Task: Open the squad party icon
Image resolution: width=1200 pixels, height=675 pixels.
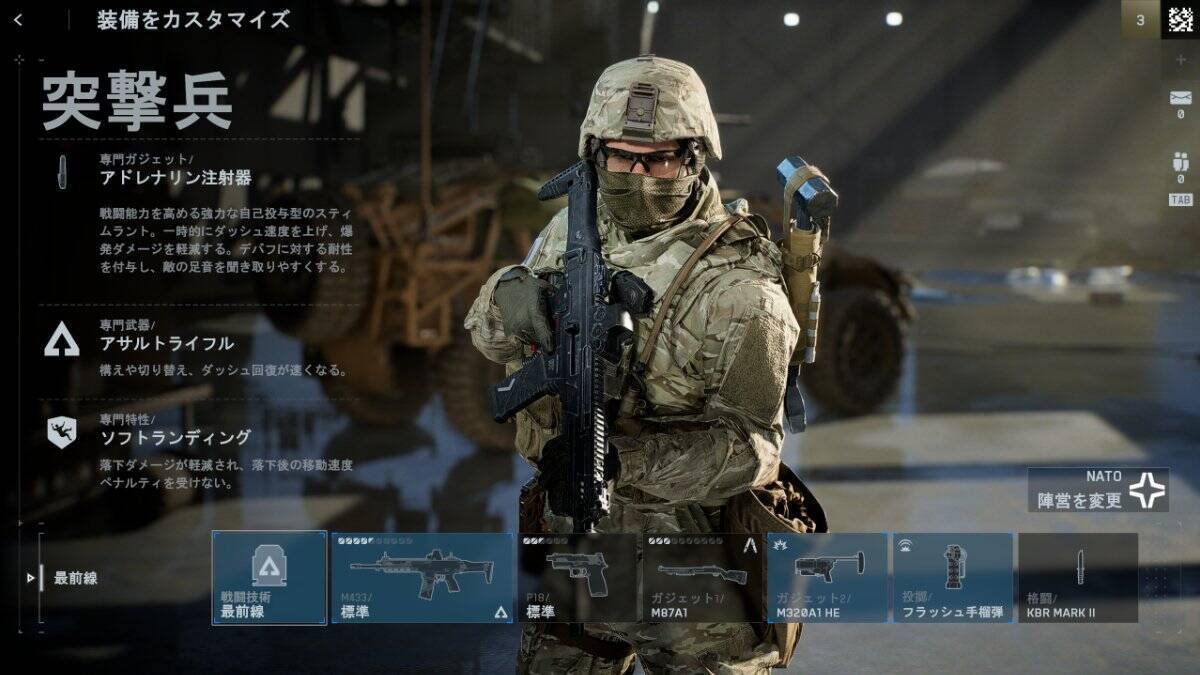Action: [x=1180, y=163]
